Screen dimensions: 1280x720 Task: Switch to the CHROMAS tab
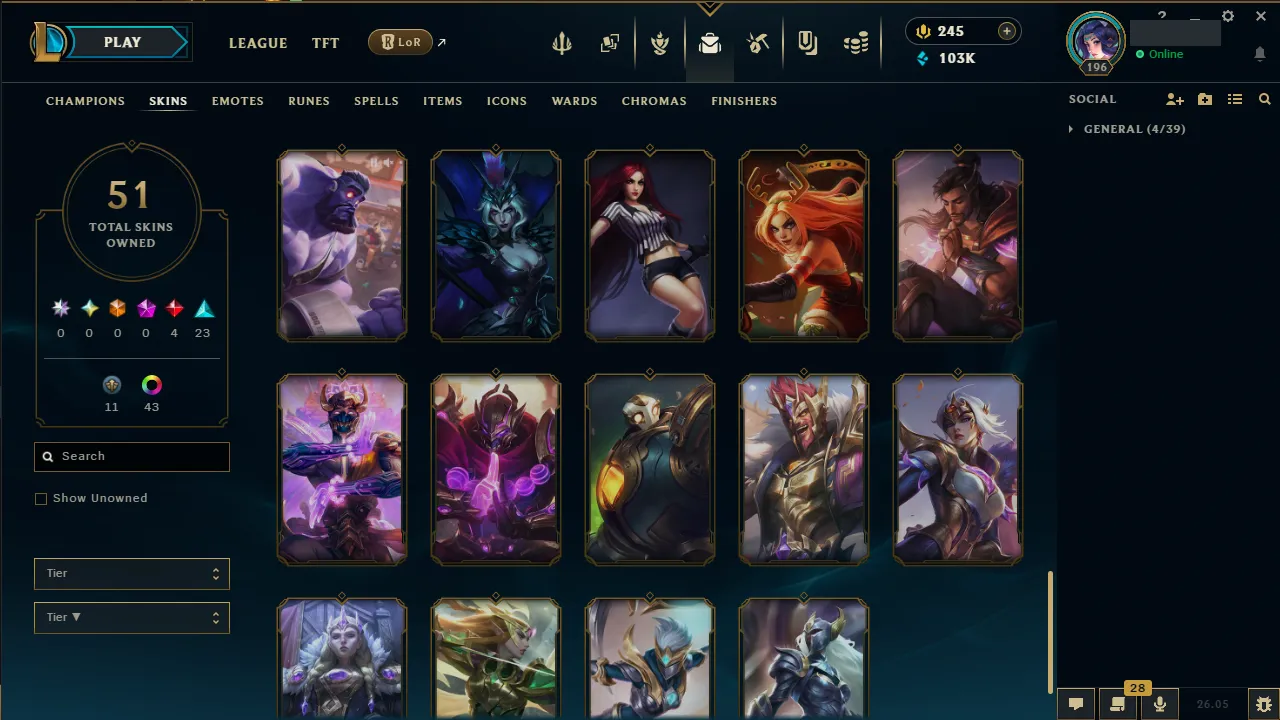pos(654,101)
